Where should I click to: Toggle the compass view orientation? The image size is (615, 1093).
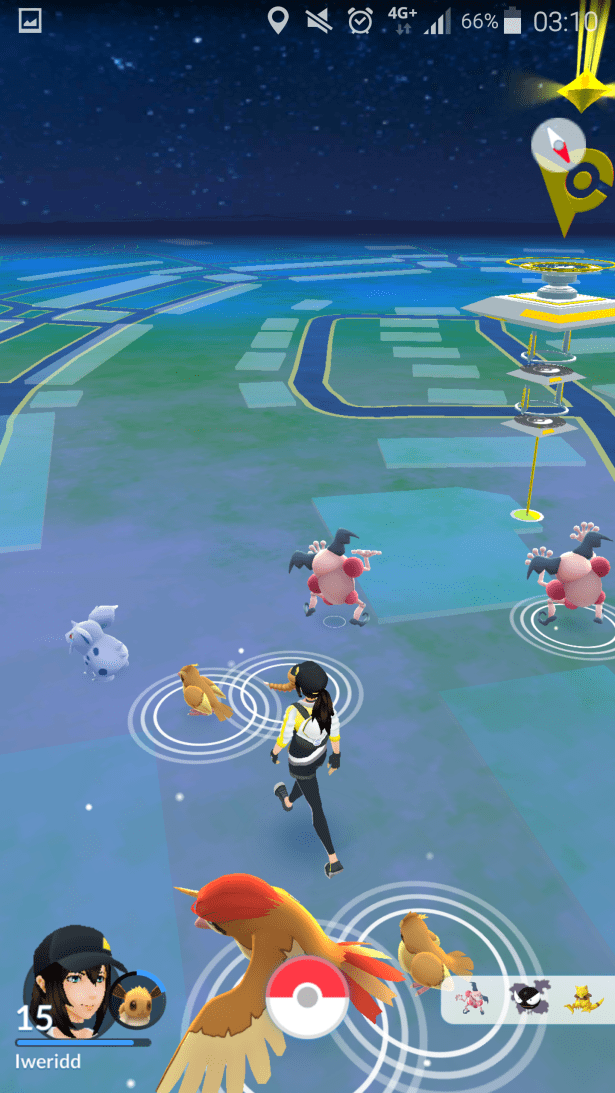point(558,145)
